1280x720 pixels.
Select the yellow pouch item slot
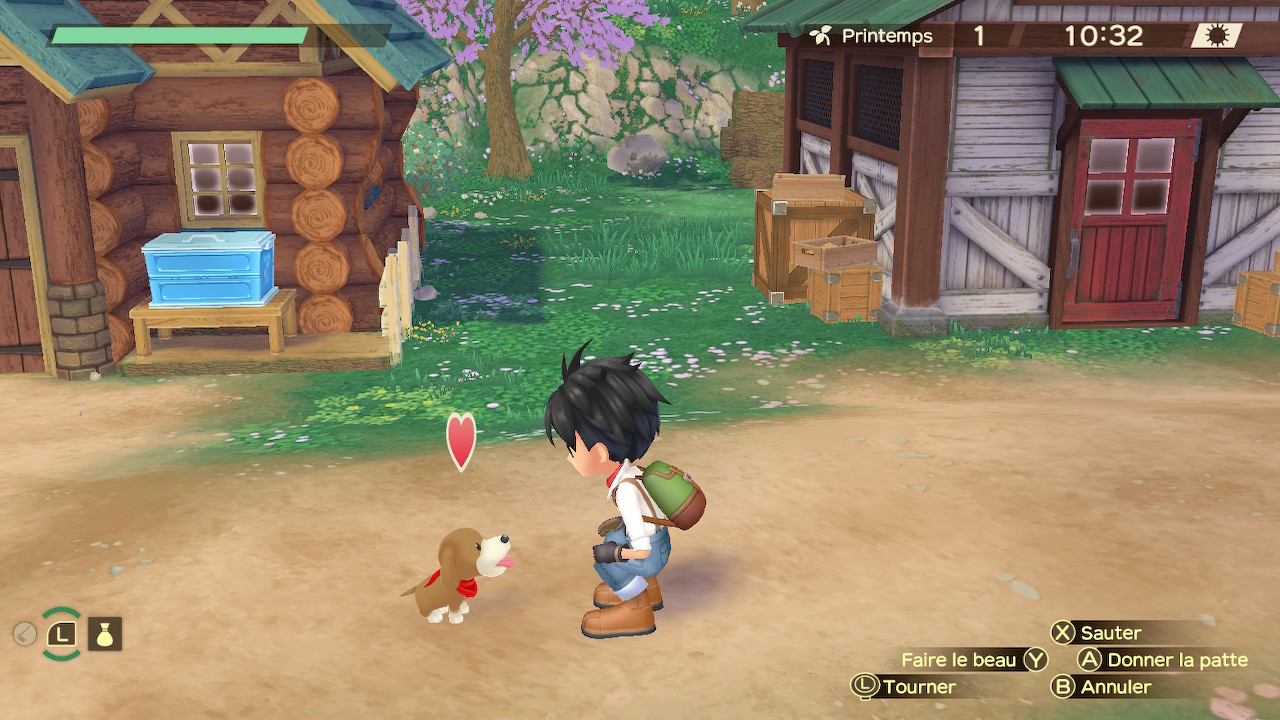(x=105, y=634)
